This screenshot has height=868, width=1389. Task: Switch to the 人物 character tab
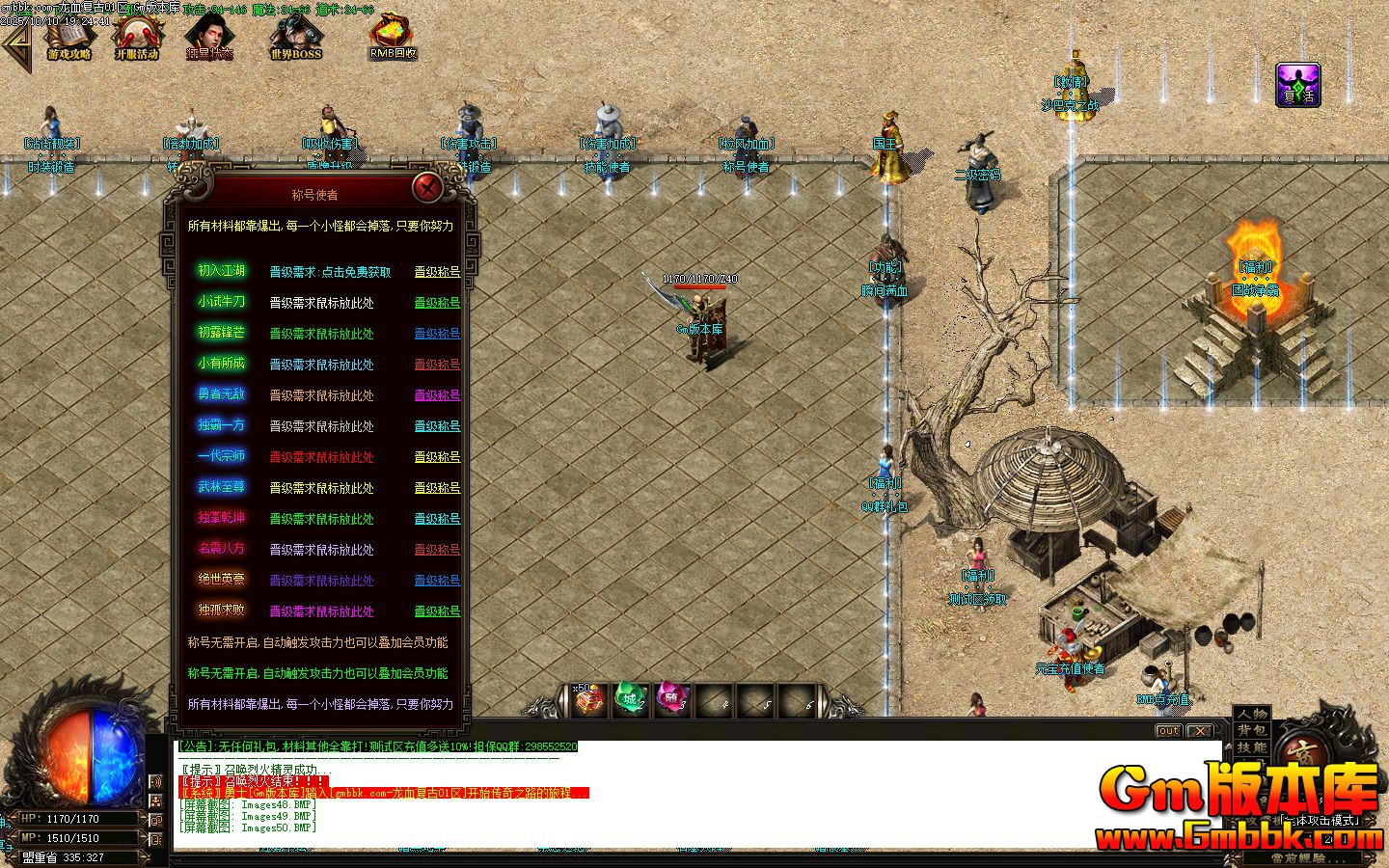(x=1251, y=716)
